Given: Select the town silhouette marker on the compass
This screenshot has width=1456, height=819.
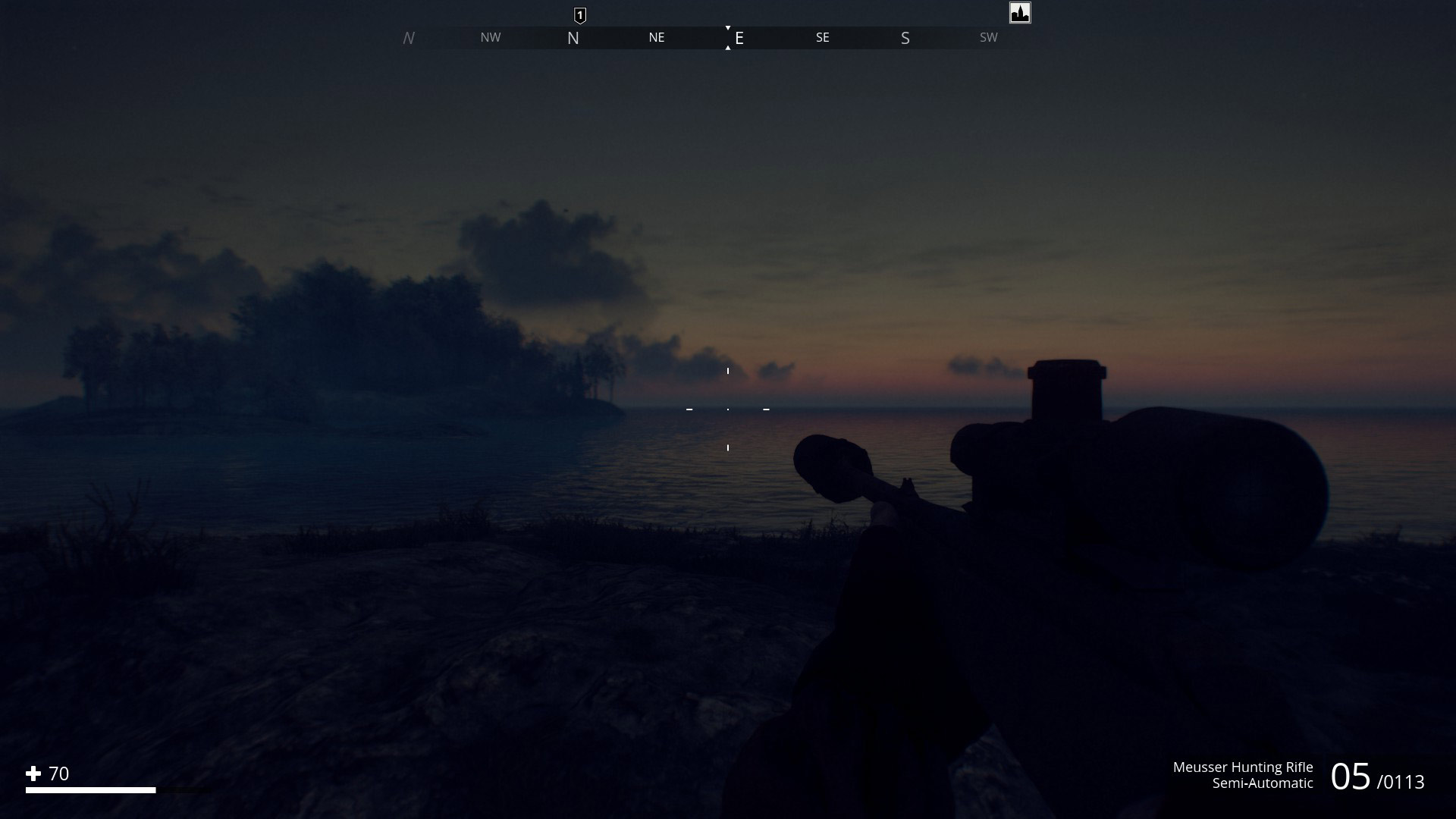Looking at the screenshot, I should [x=1020, y=13].
